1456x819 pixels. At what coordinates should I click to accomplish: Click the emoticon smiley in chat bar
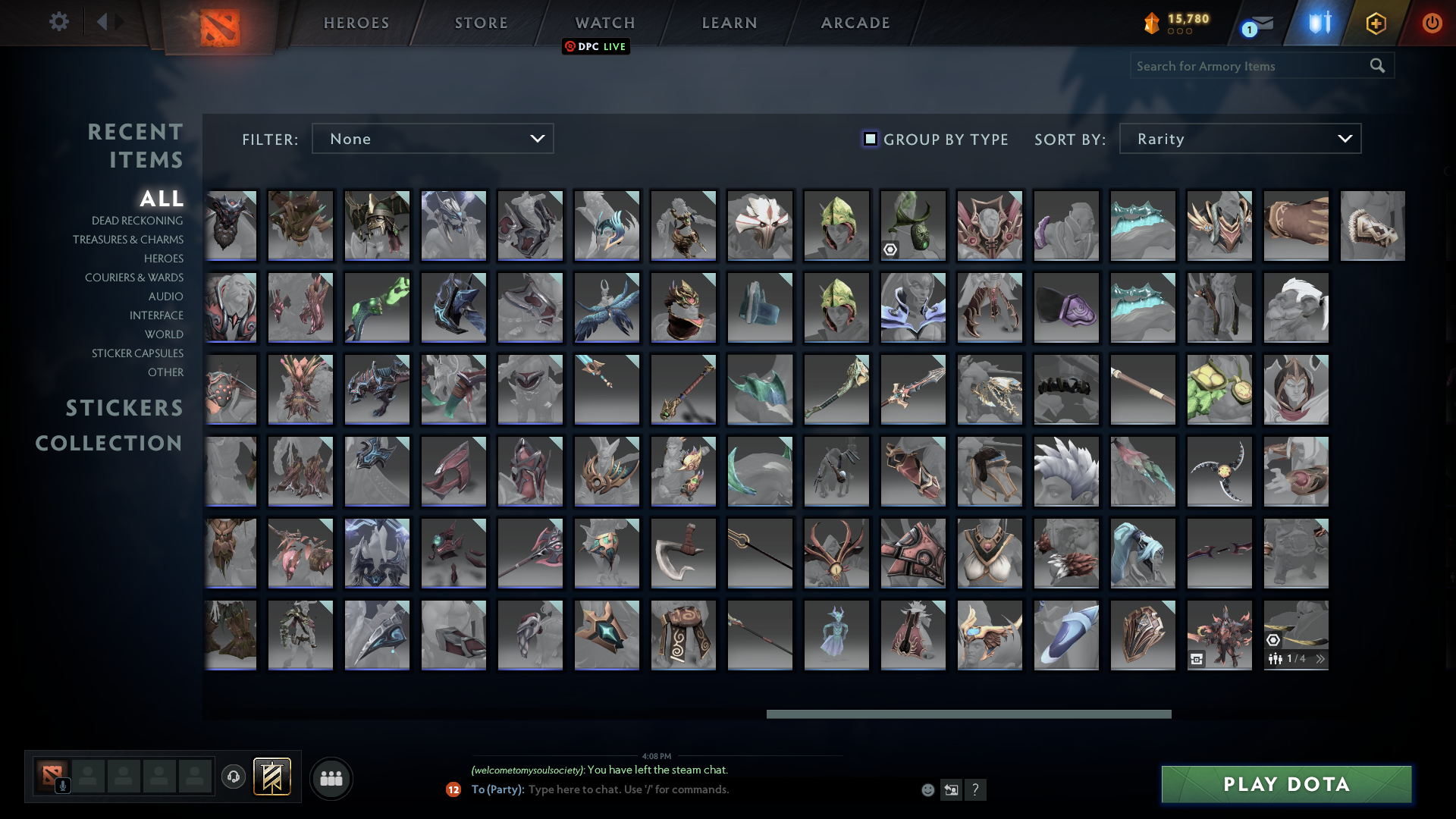click(927, 789)
